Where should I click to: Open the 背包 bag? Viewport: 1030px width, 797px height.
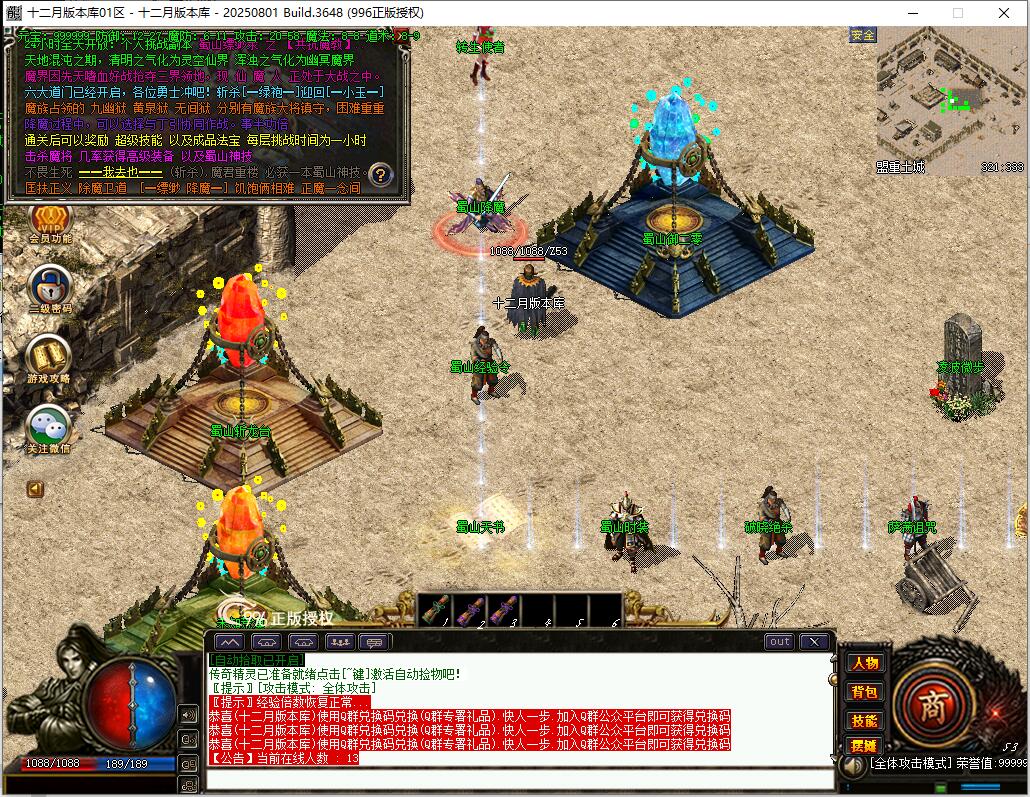tap(864, 691)
